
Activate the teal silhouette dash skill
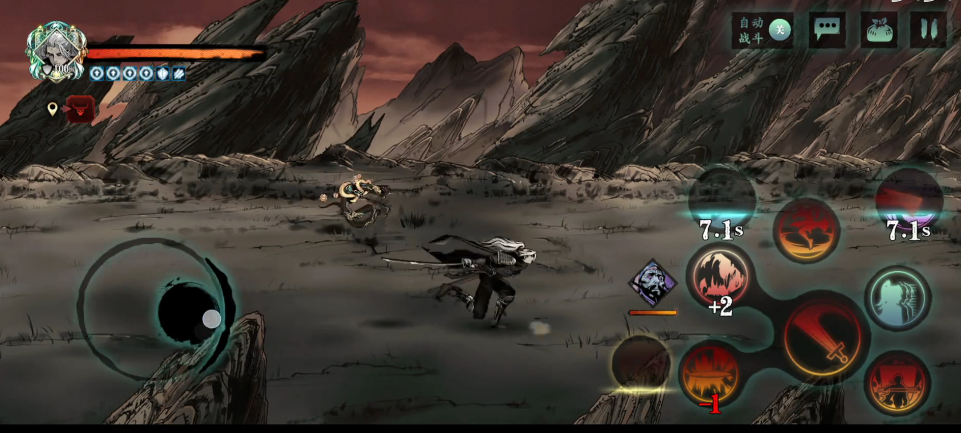(x=897, y=298)
